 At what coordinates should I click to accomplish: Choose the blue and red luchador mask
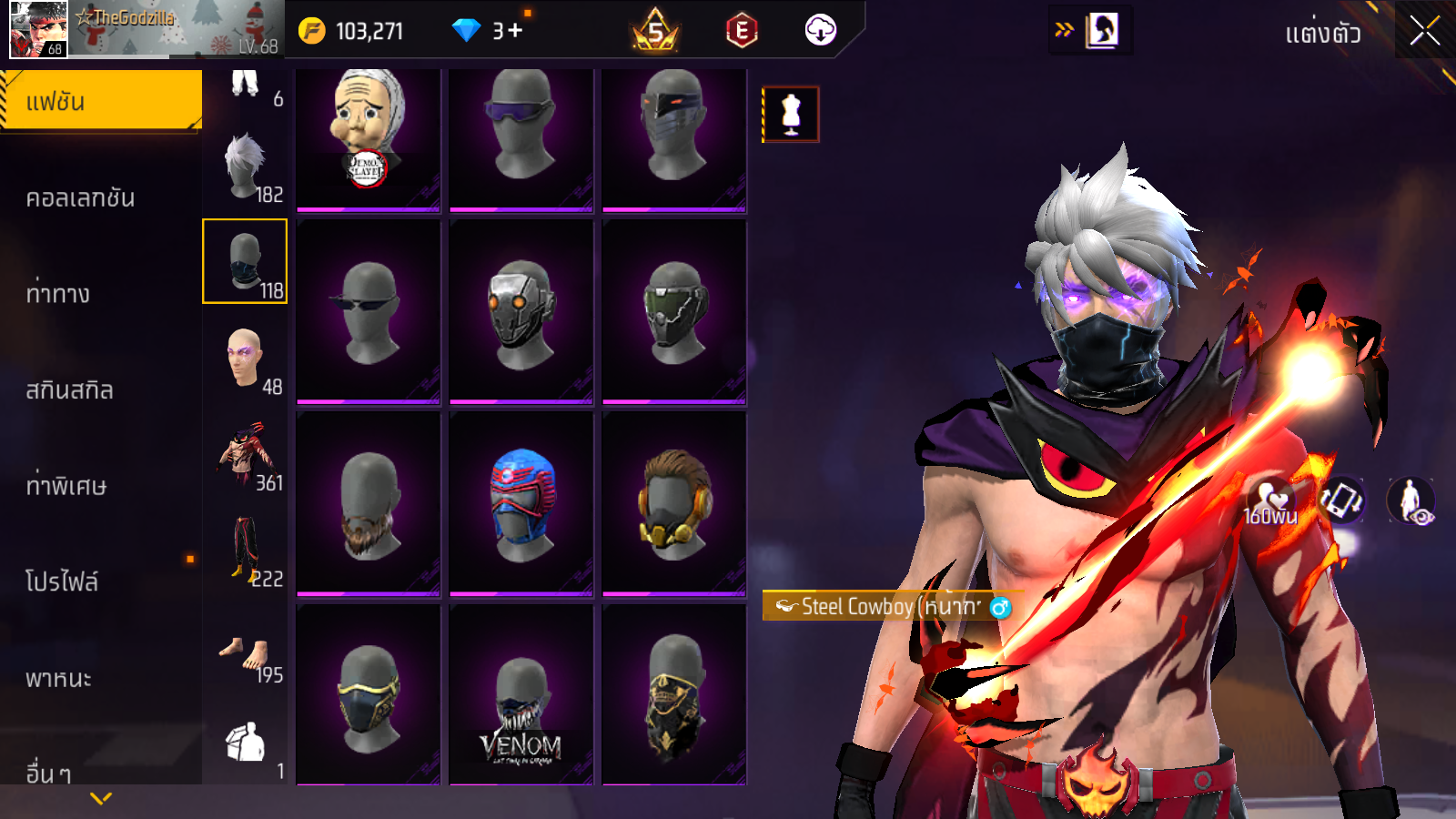[521, 503]
